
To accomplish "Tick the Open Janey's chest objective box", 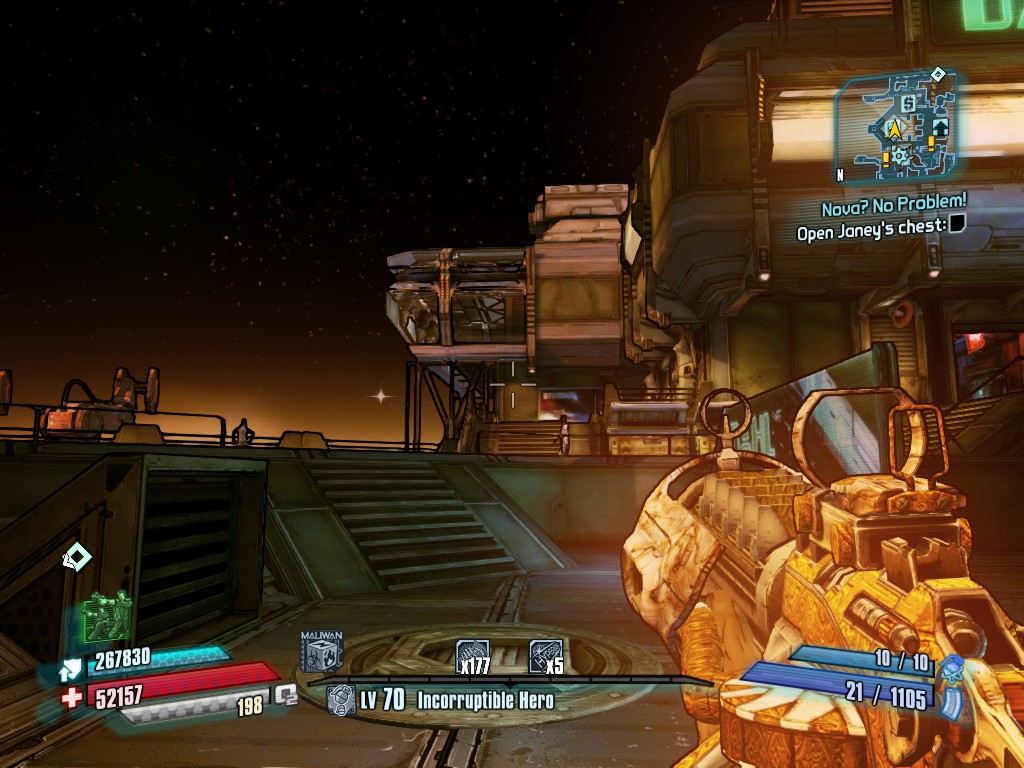I will pyautogui.click(x=957, y=224).
